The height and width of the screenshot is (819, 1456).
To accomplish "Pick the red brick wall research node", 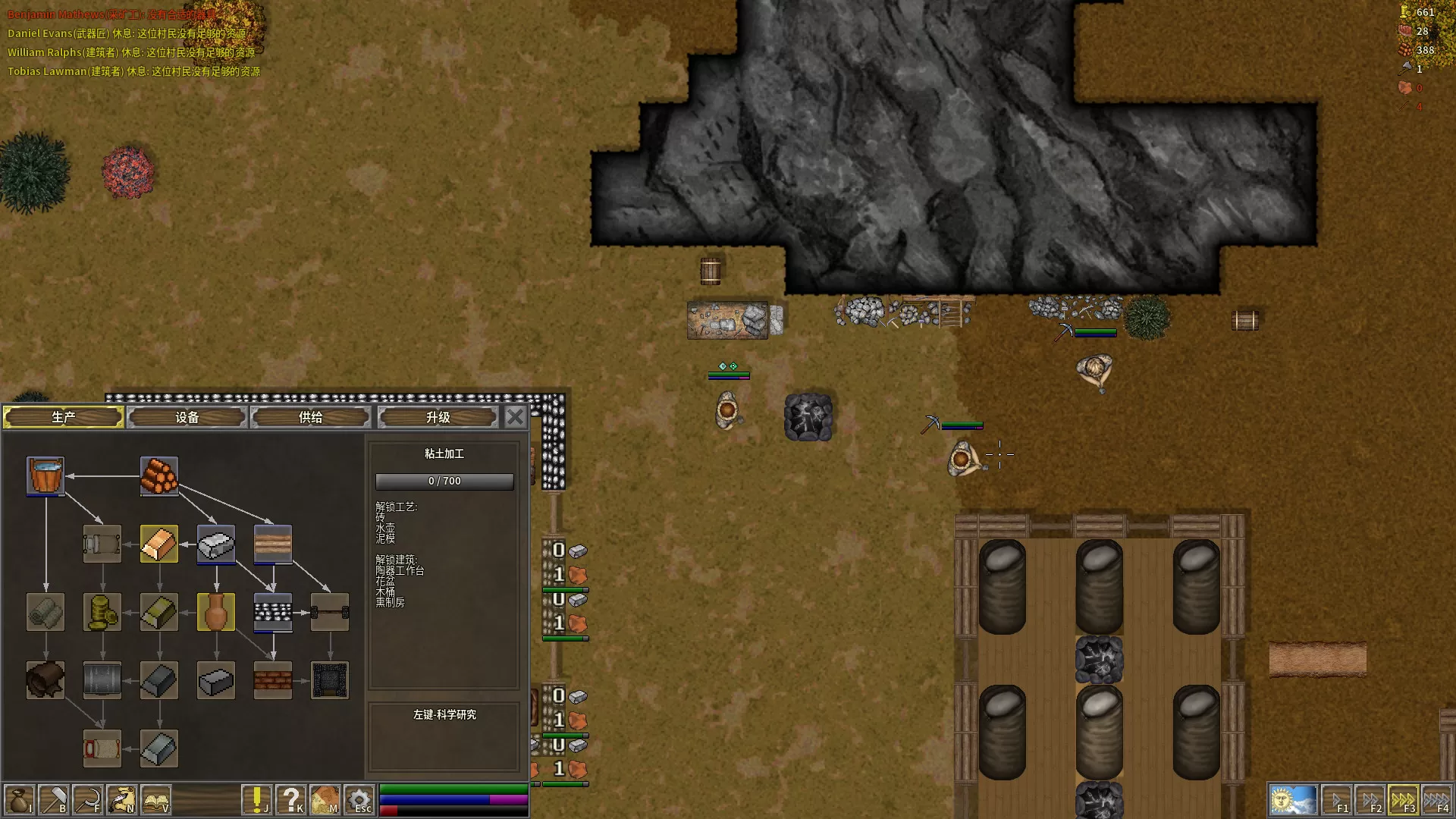I will [273, 680].
